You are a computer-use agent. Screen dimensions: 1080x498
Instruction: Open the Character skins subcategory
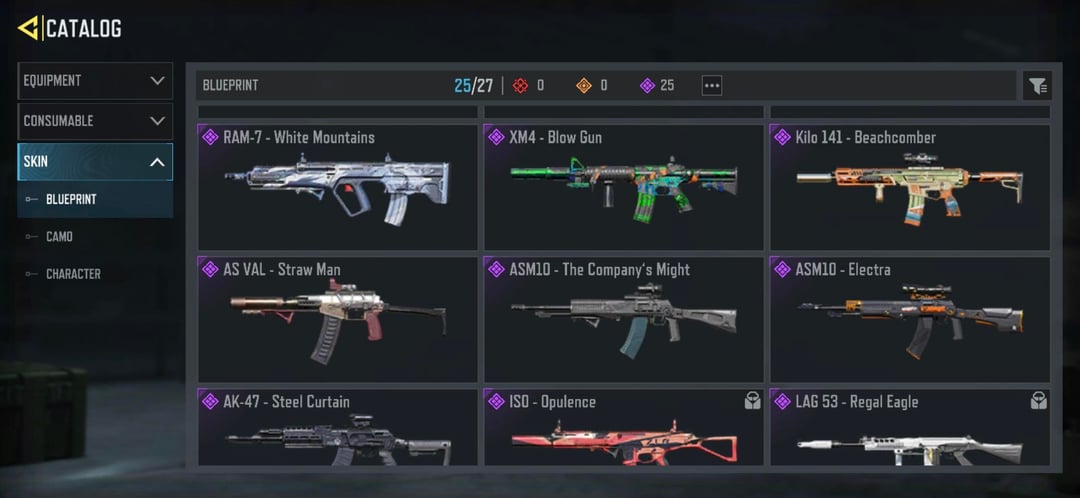tap(73, 274)
